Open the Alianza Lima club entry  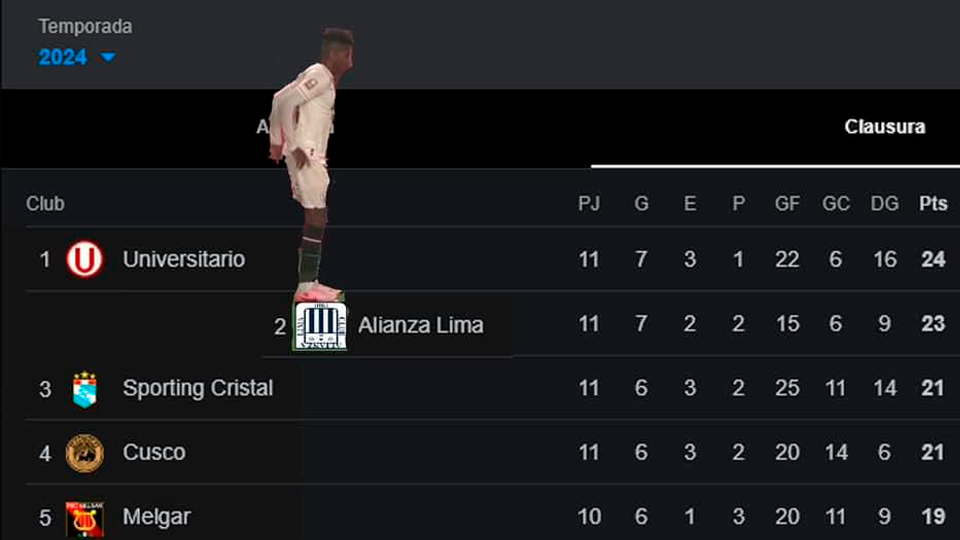(420, 325)
